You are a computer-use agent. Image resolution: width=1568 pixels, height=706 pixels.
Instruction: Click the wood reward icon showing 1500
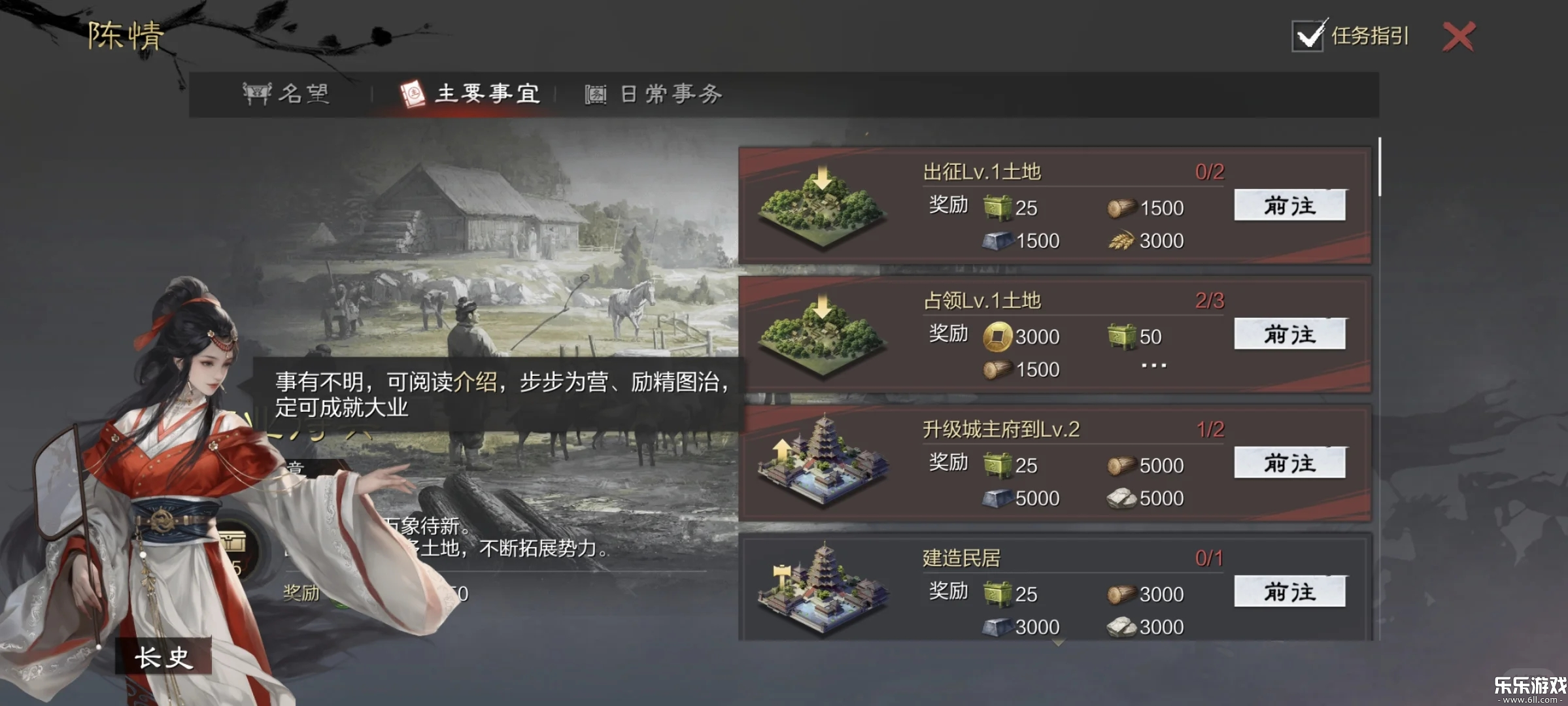point(1123,208)
